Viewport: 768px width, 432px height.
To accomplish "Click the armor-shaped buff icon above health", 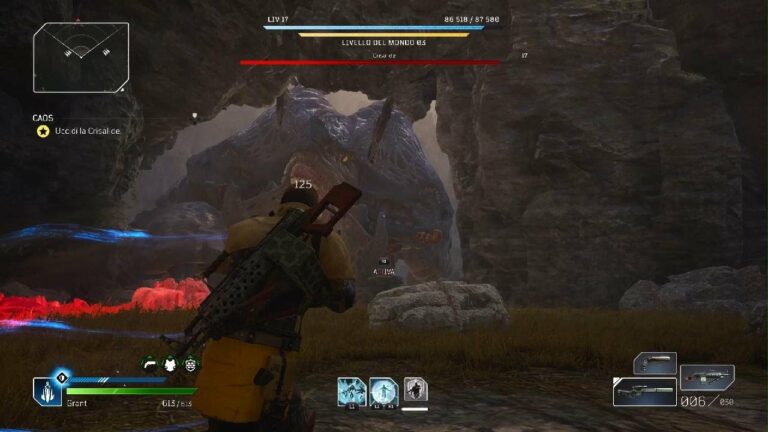I will 170,365.
